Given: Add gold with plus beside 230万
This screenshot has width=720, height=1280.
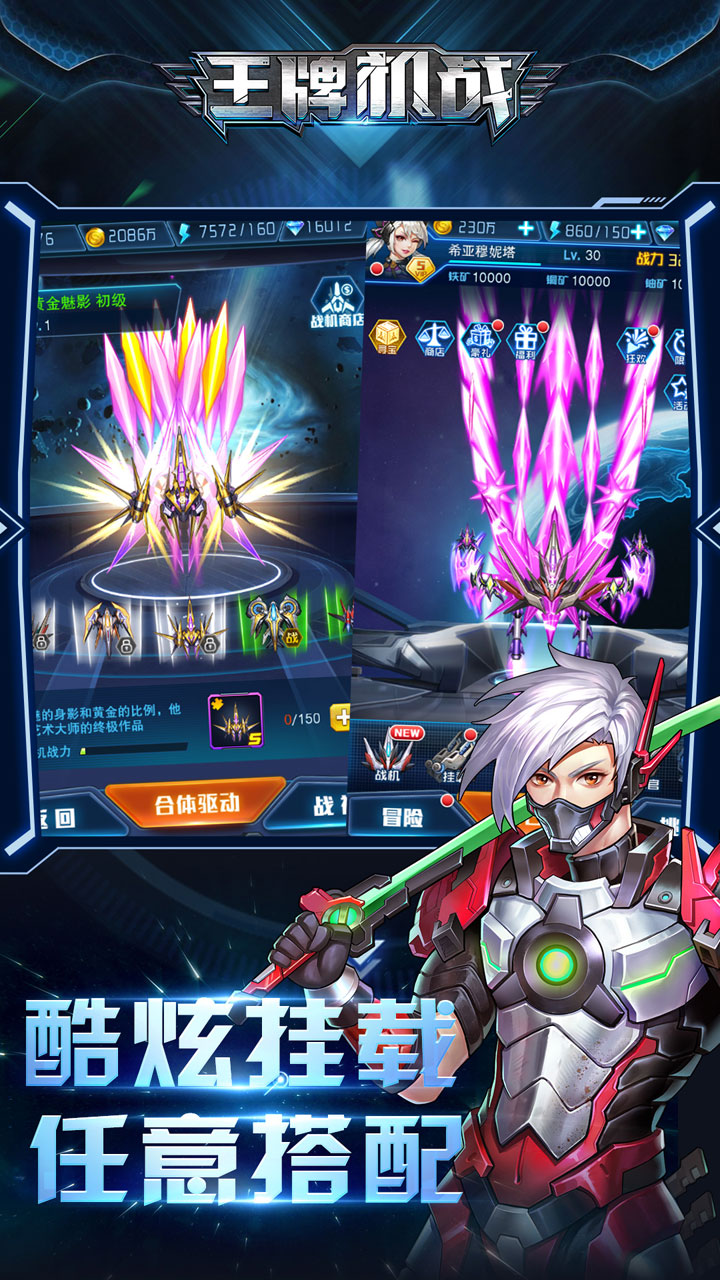Looking at the screenshot, I should click(526, 231).
